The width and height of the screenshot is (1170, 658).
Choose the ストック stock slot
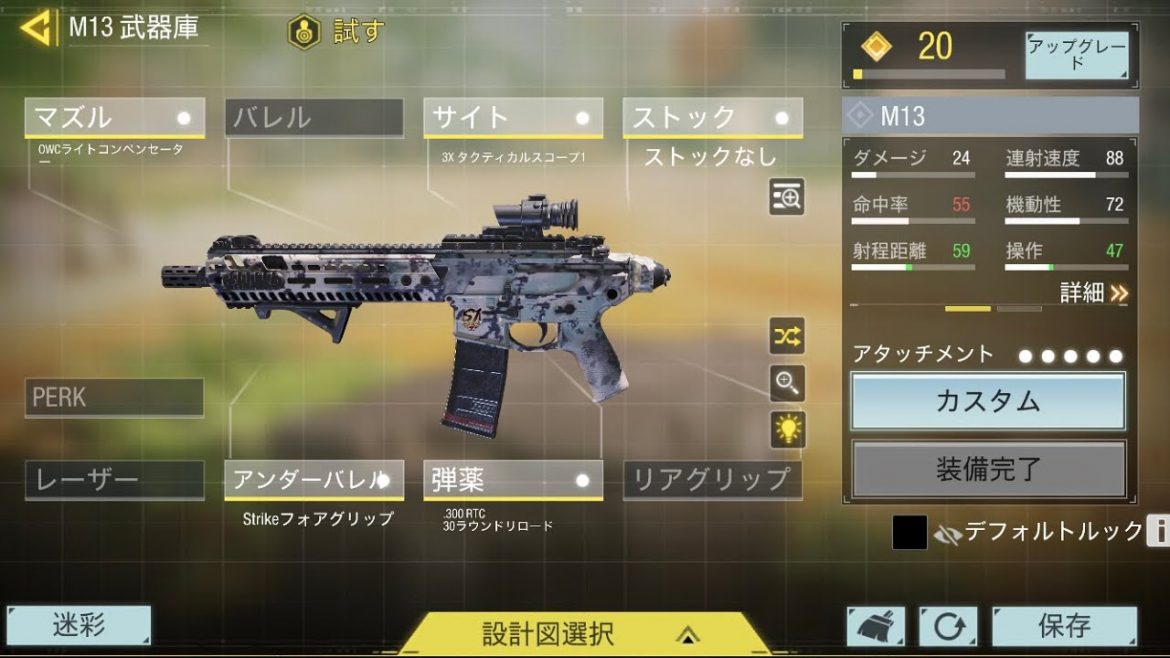point(712,117)
